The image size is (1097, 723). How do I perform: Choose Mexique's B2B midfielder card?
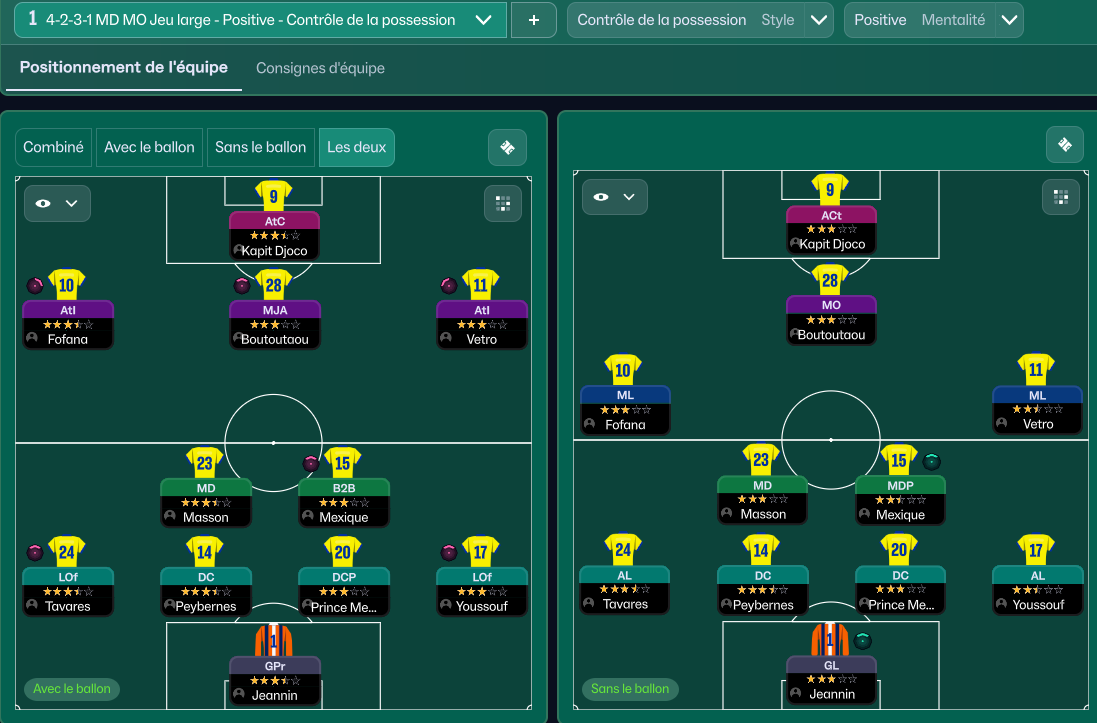click(344, 503)
